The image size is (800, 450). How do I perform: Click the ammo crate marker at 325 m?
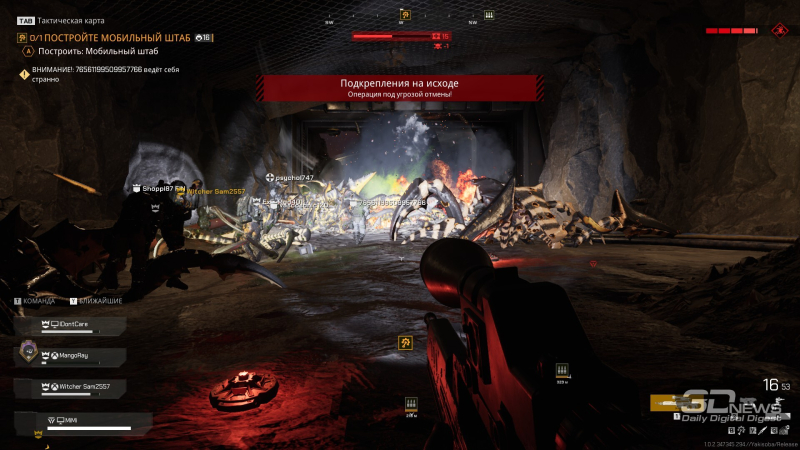[561, 370]
